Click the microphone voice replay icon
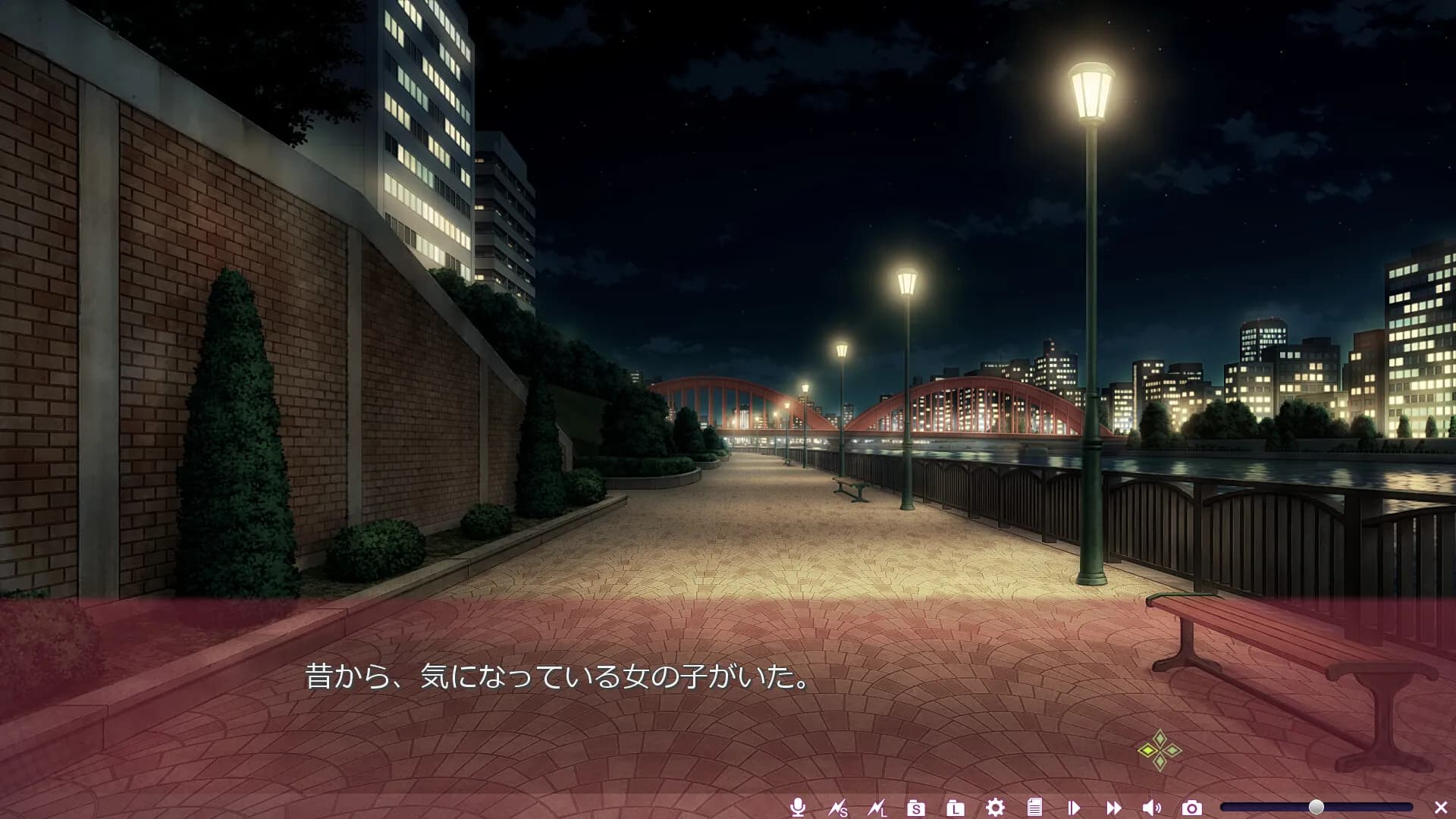Screen dimensions: 1456x819 (x=797, y=809)
